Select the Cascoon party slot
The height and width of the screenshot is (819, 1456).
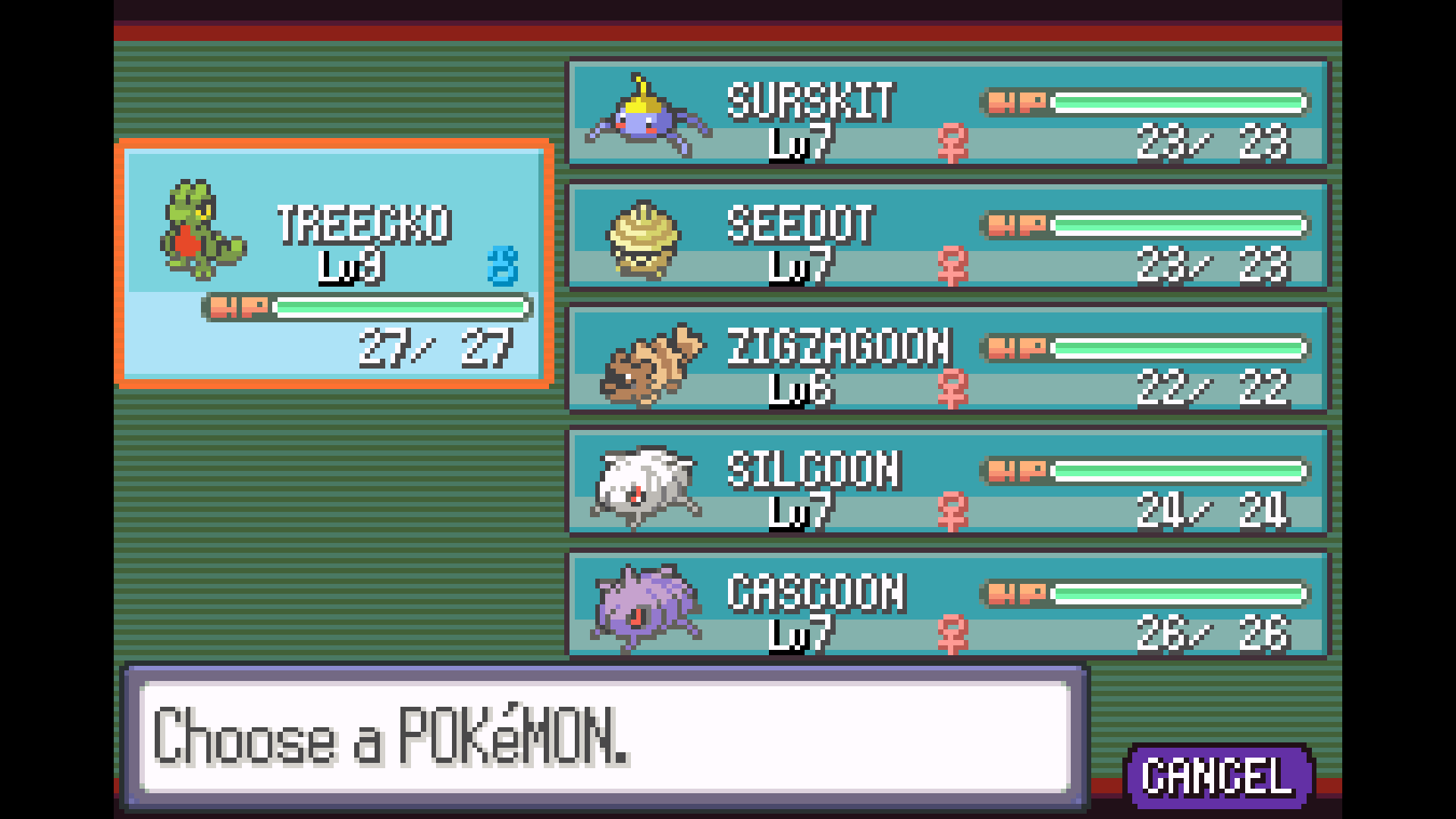(948, 605)
